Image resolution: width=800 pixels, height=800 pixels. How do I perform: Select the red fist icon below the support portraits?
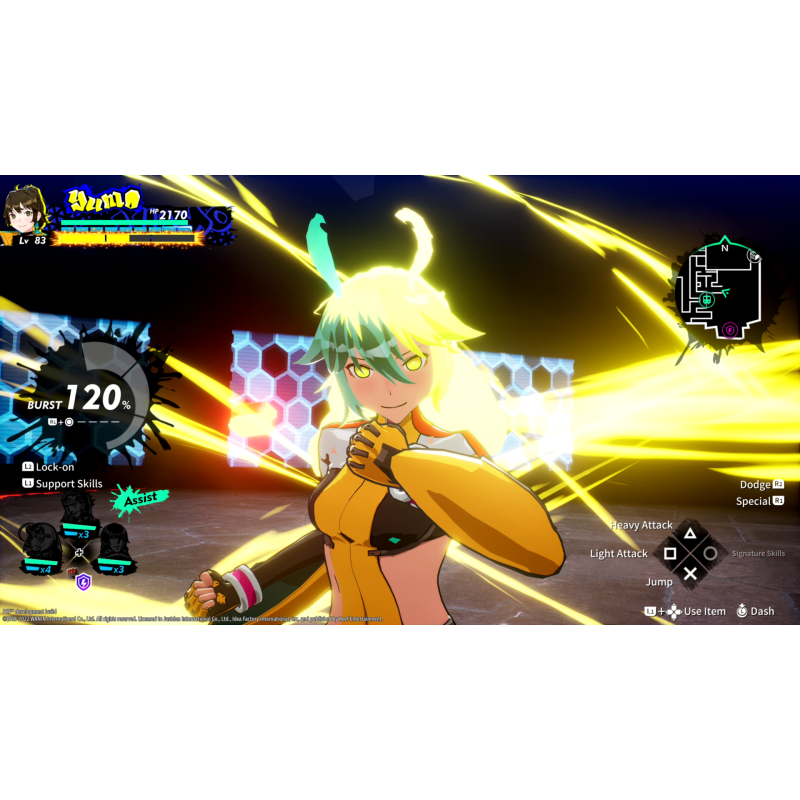tap(70, 573)
